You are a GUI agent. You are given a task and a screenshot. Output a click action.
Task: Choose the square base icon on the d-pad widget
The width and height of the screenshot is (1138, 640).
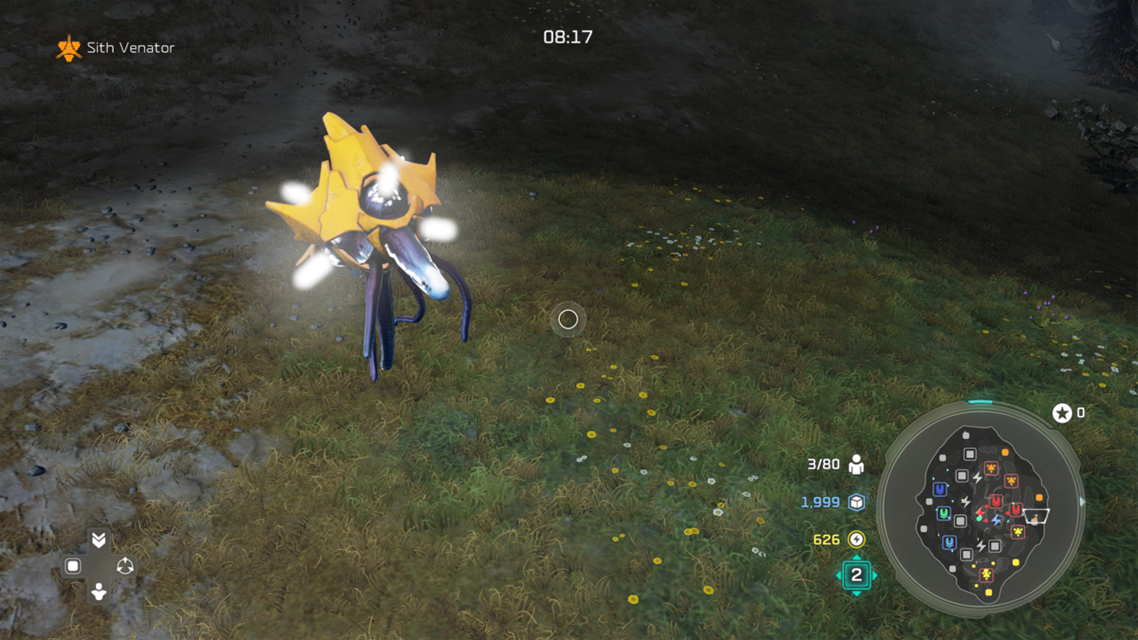coord(72,566)
